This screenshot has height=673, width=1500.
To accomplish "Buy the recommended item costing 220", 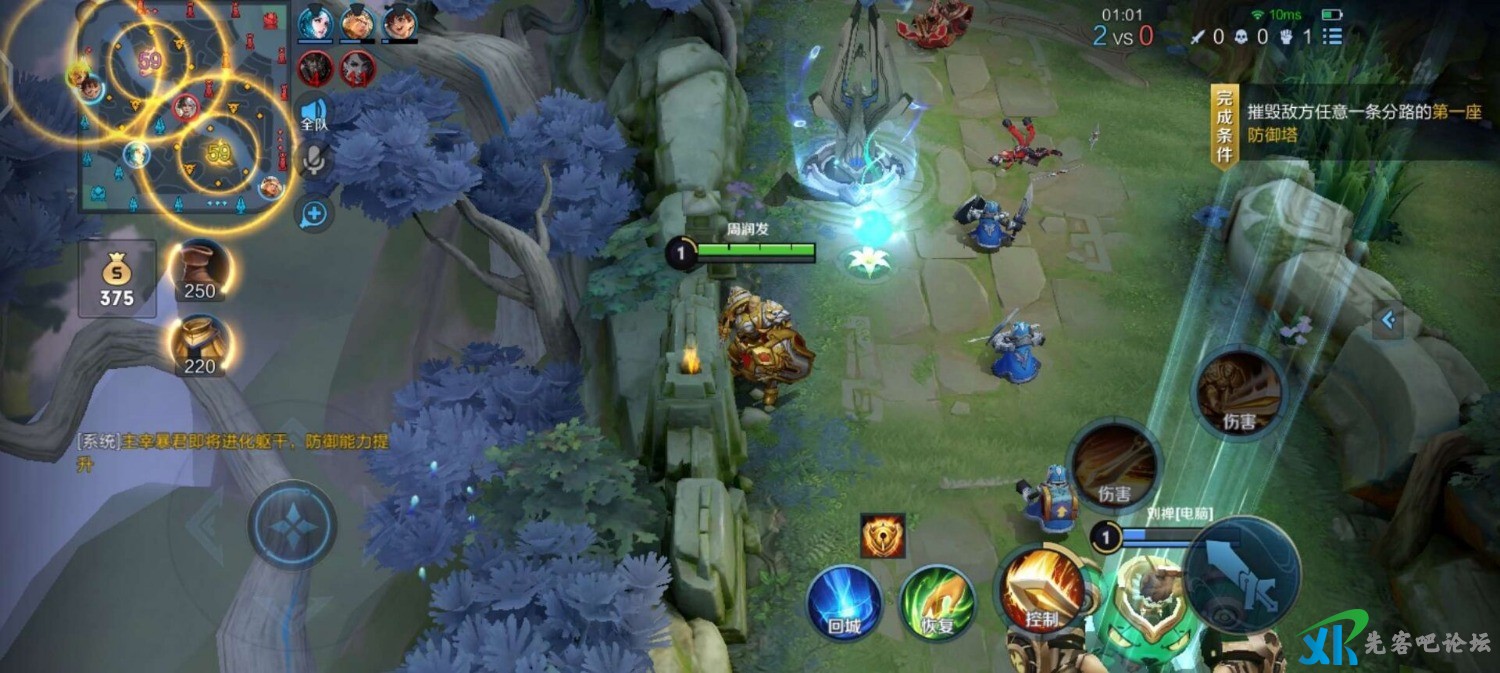I will coord(200,345).
